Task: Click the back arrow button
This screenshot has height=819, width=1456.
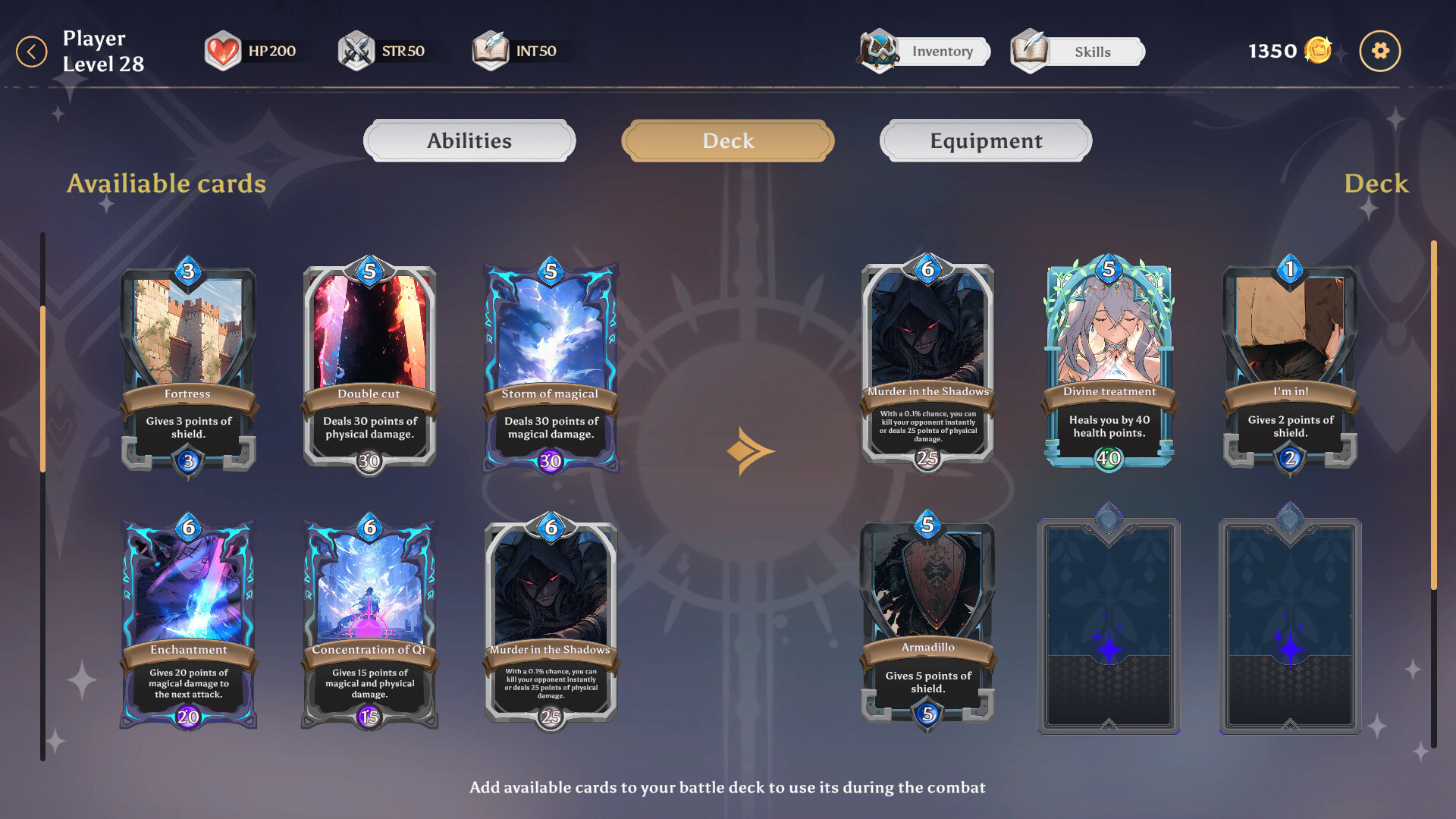Action: click(x=32, y=51)
